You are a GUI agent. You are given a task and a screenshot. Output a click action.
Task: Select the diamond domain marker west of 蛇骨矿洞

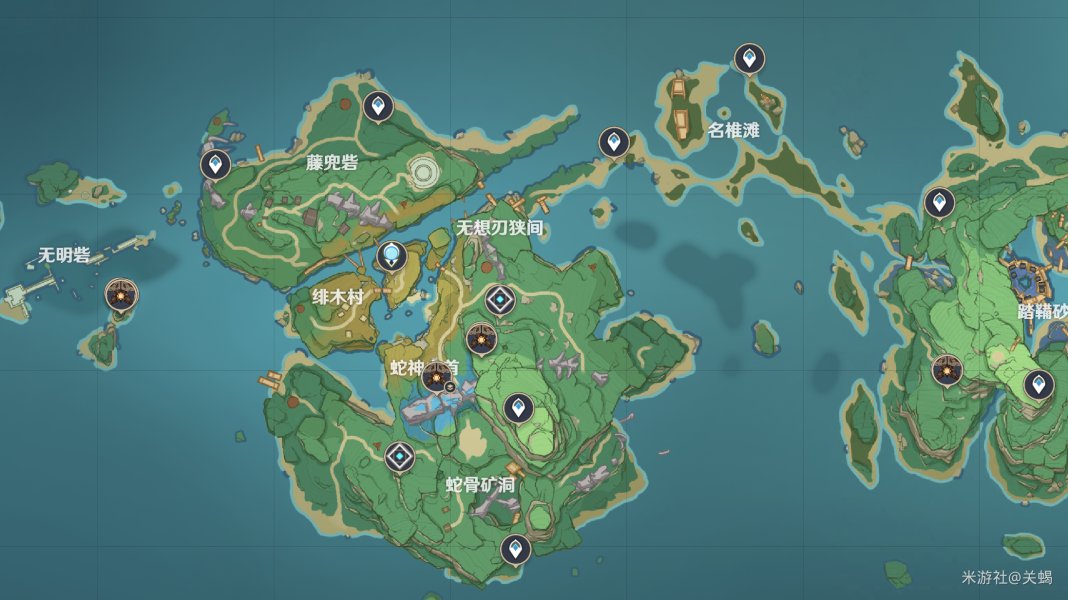point(399,457)
